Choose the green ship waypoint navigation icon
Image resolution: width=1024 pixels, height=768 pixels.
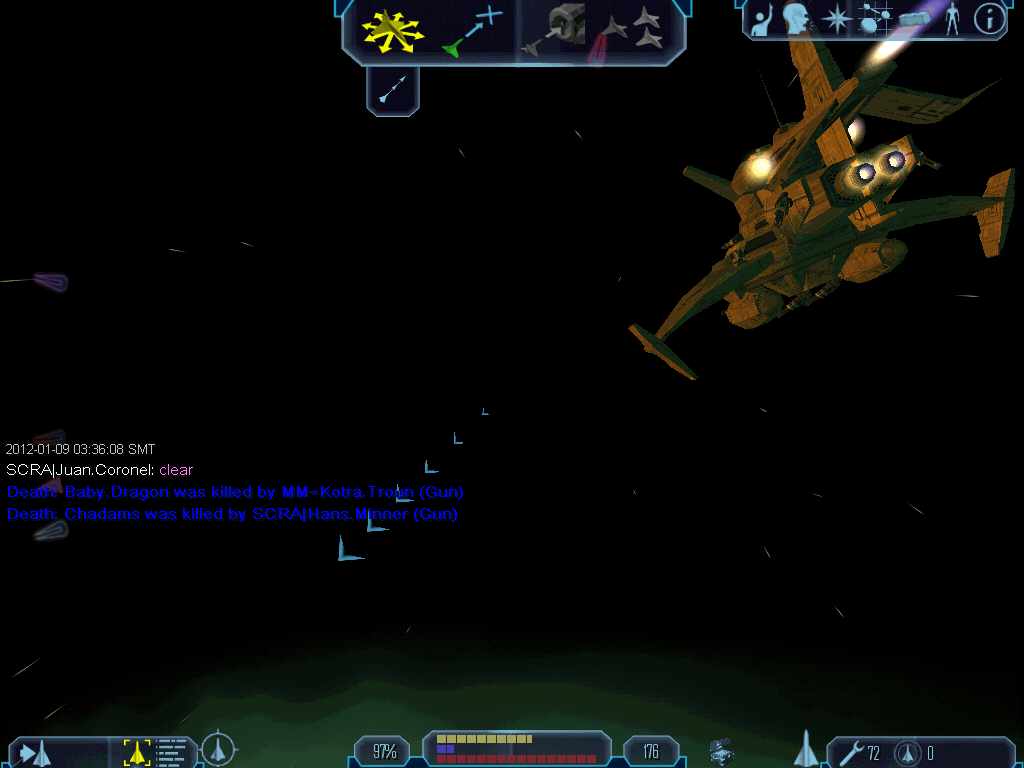[x=472, y=30]
